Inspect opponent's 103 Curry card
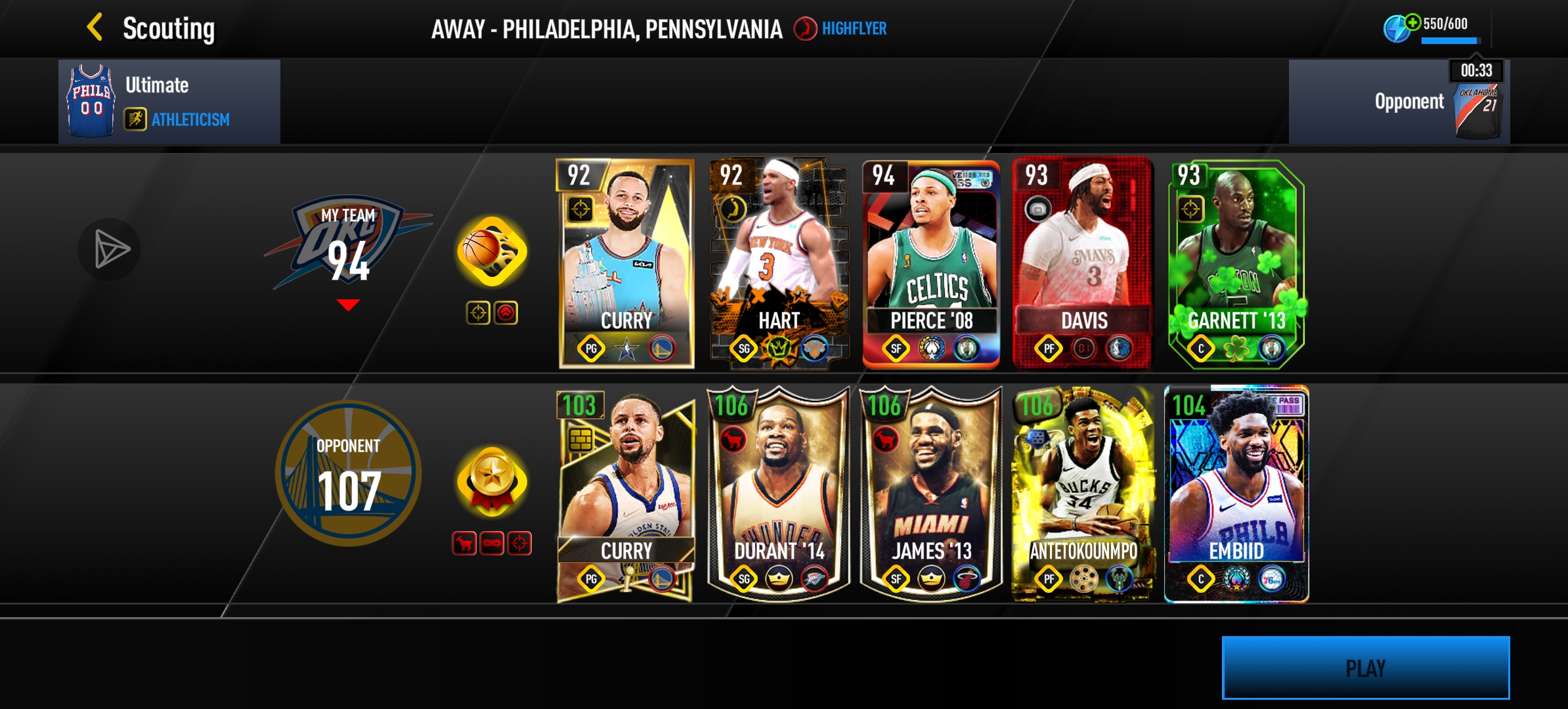 (x=626, y=494)
